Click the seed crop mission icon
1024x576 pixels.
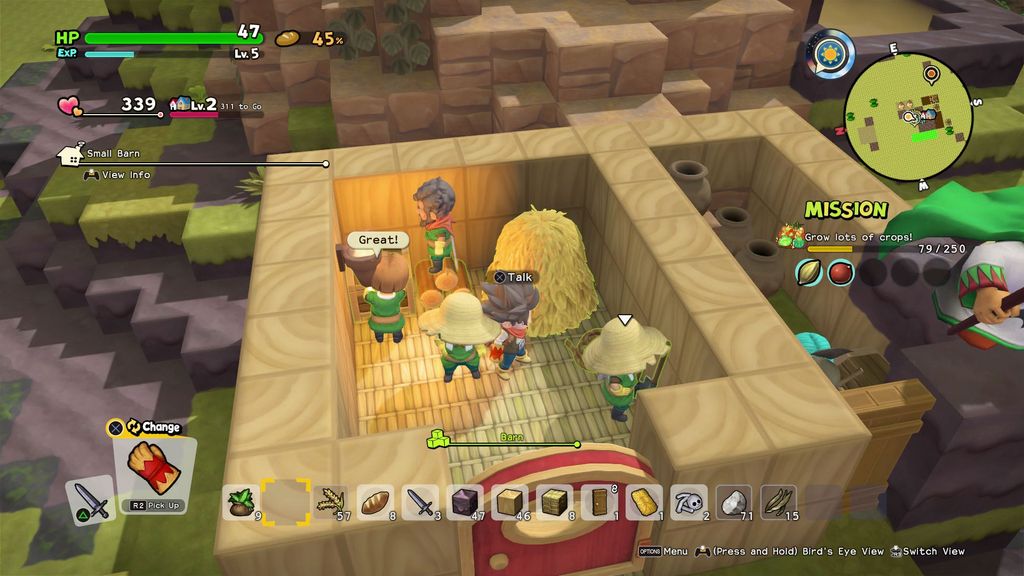click(809, 271)
